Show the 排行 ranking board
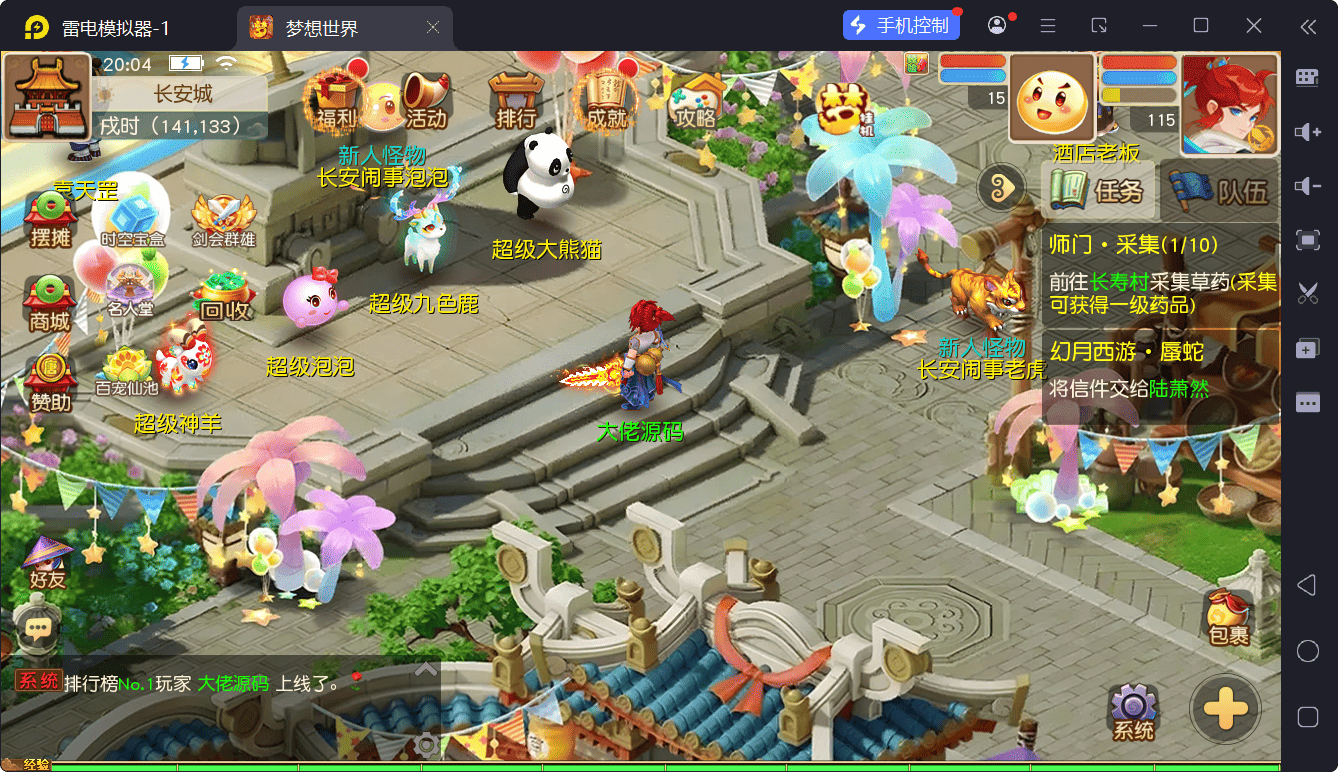 coord(516,100)
